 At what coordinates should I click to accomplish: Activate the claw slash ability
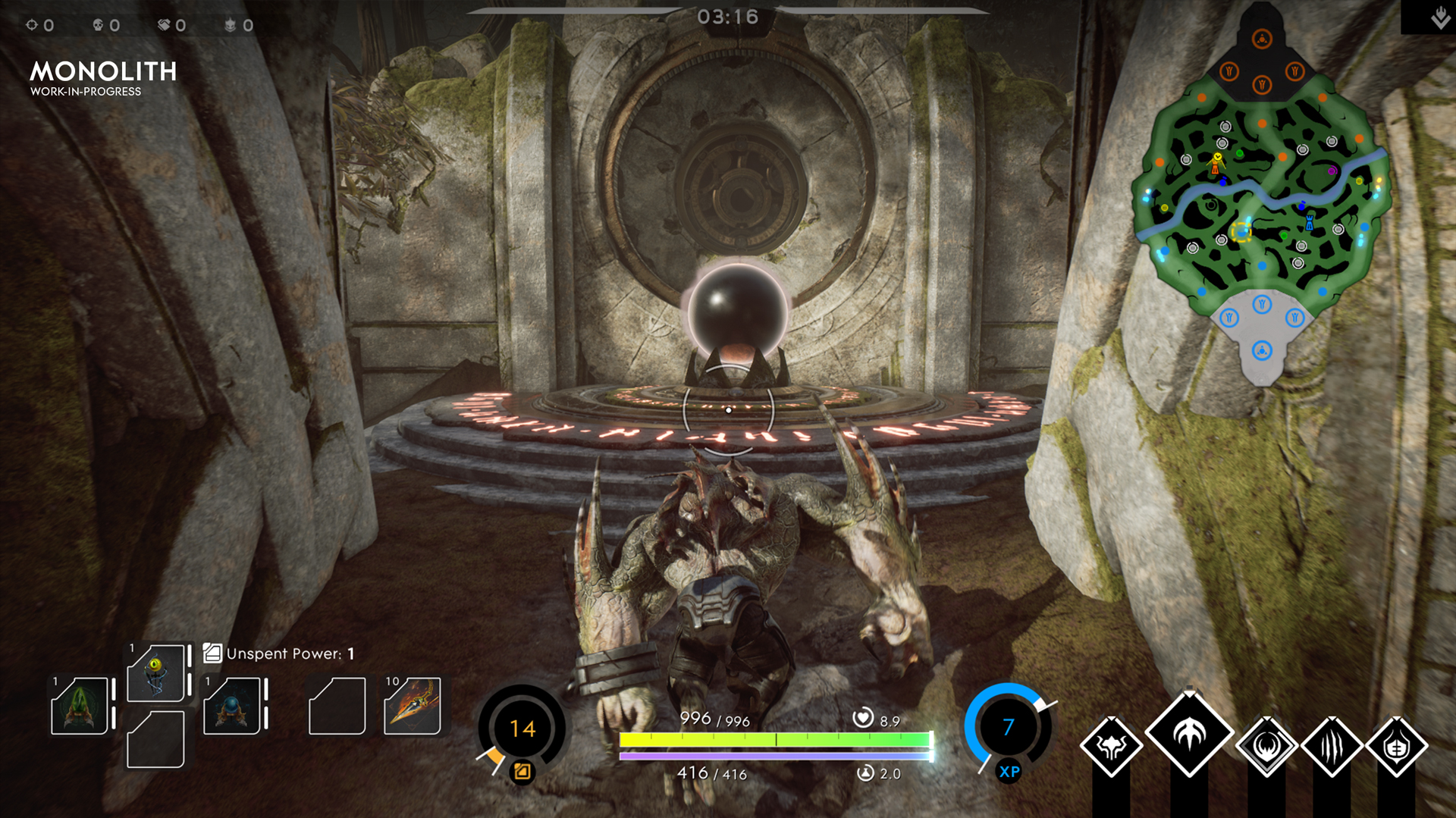1332,746
